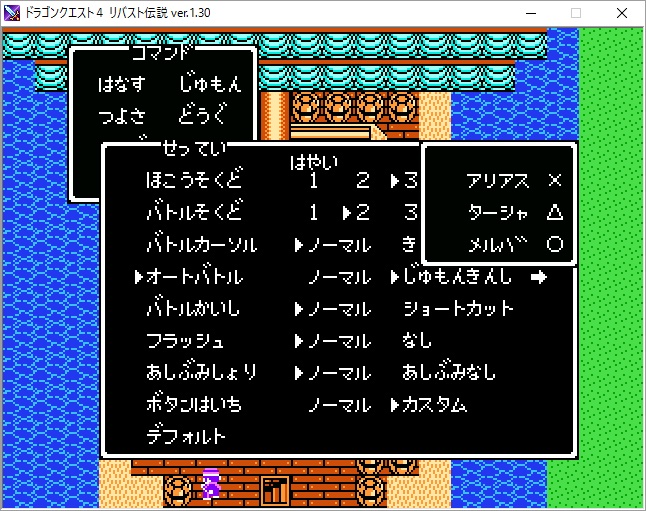Set バトルカーソル to ノーマル
This screenshot has width=646, height=511.
(x=338, y=245)
